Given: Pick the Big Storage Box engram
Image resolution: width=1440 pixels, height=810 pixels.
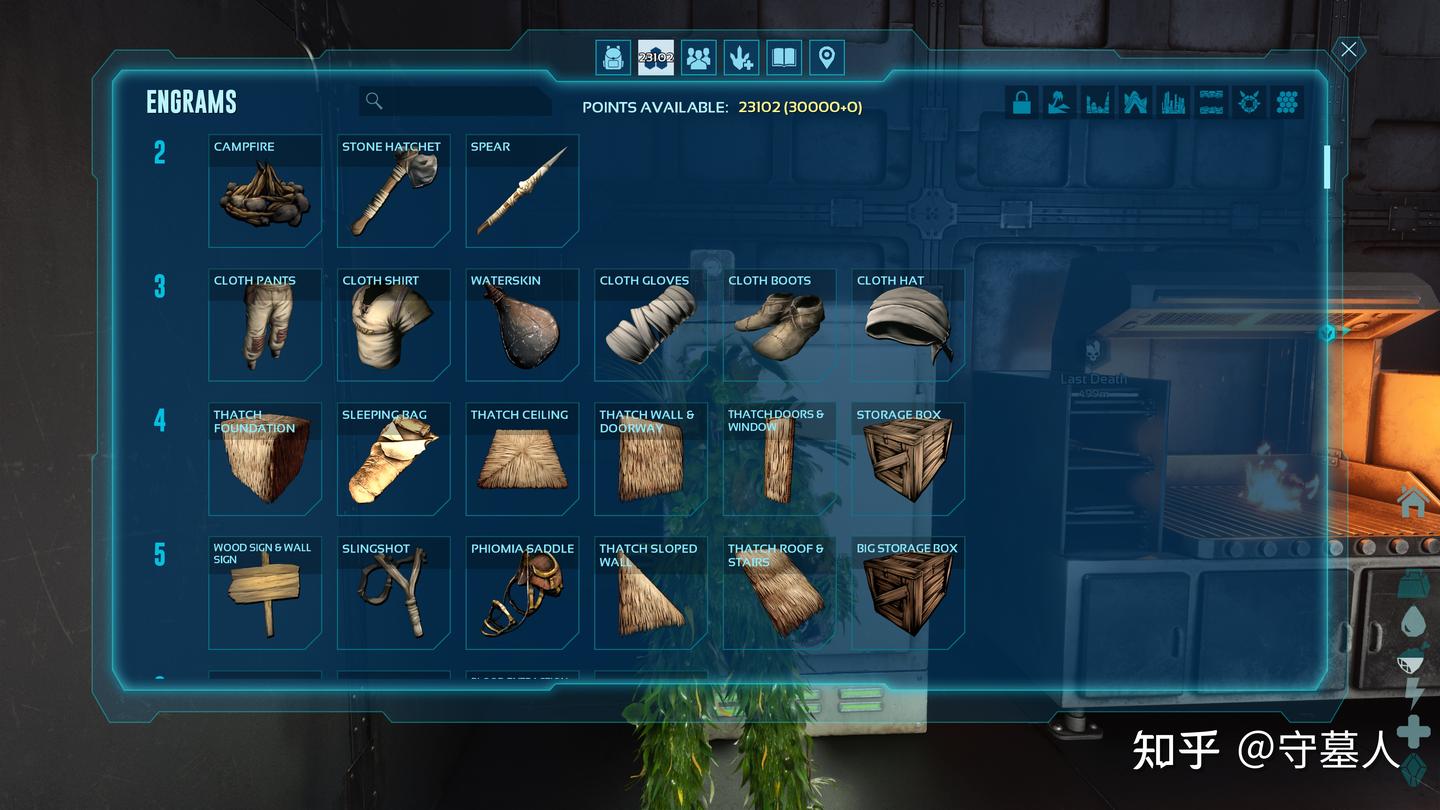Looking at the screenshot, I should (908, 593).
